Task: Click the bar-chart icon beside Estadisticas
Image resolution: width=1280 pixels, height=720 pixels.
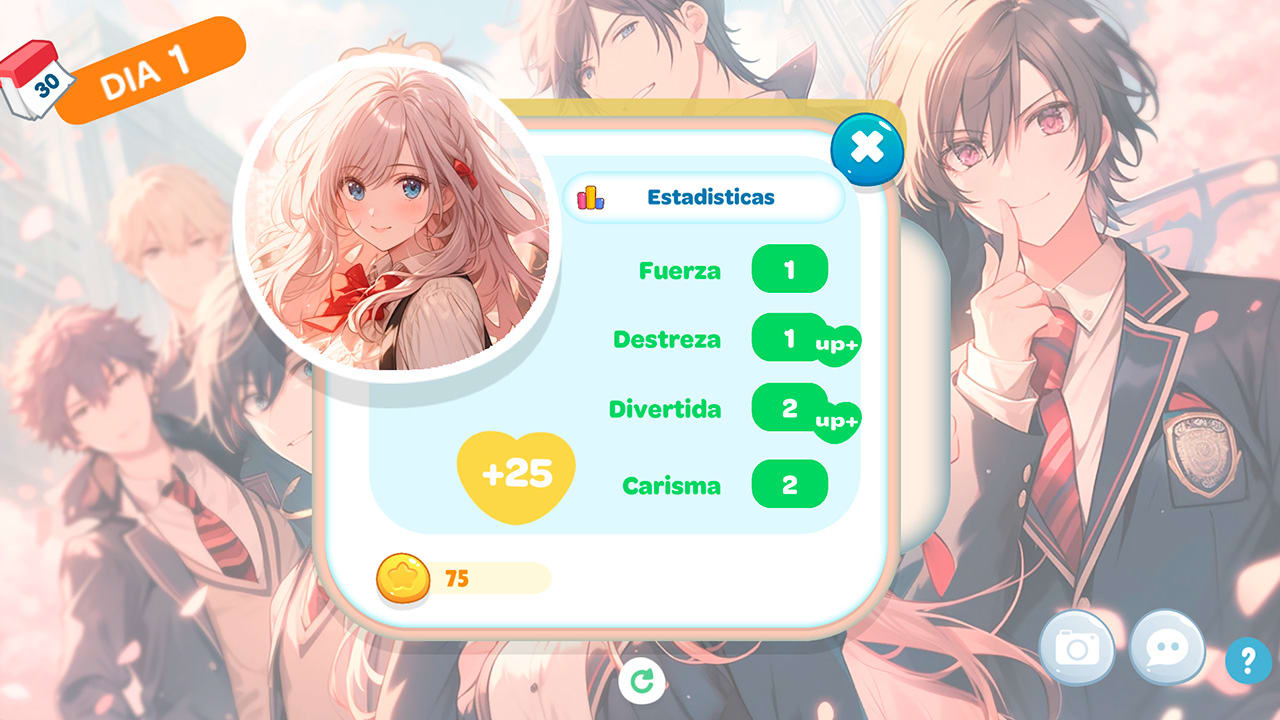Action: [592, 197]
